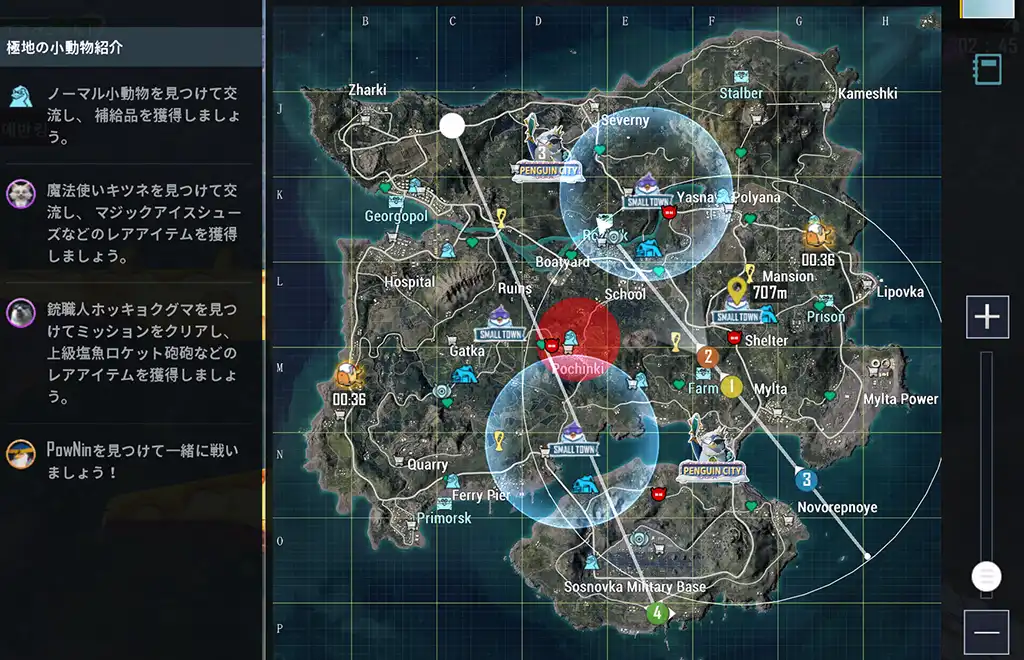The height and width of the screenshot is (660, 1024).
Task: Select the 魔法使いキツネ legend entry
Action: [131, 222]
